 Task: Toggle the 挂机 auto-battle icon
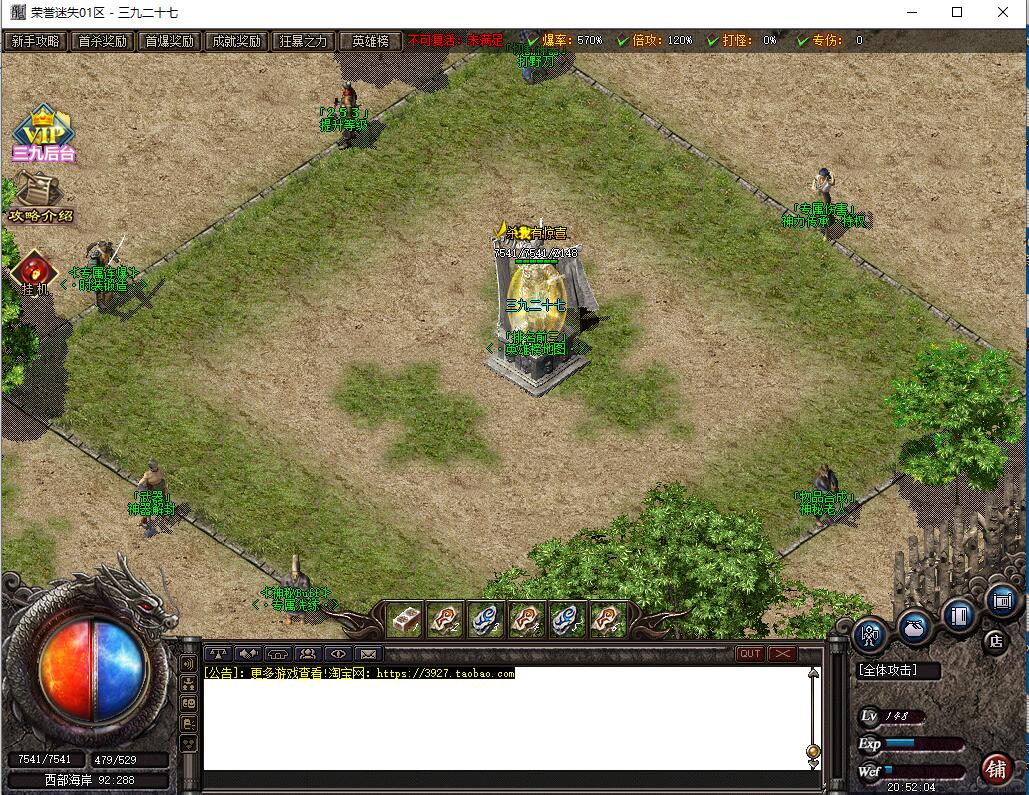pyautogui.click(x=35, y=273)
